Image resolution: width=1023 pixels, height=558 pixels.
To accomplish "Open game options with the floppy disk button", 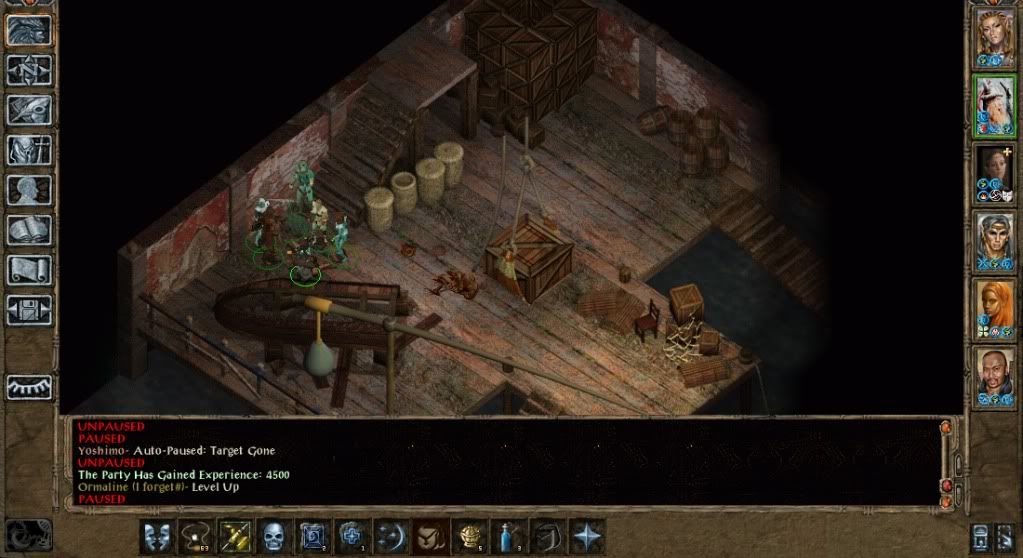I will [29, 310].
